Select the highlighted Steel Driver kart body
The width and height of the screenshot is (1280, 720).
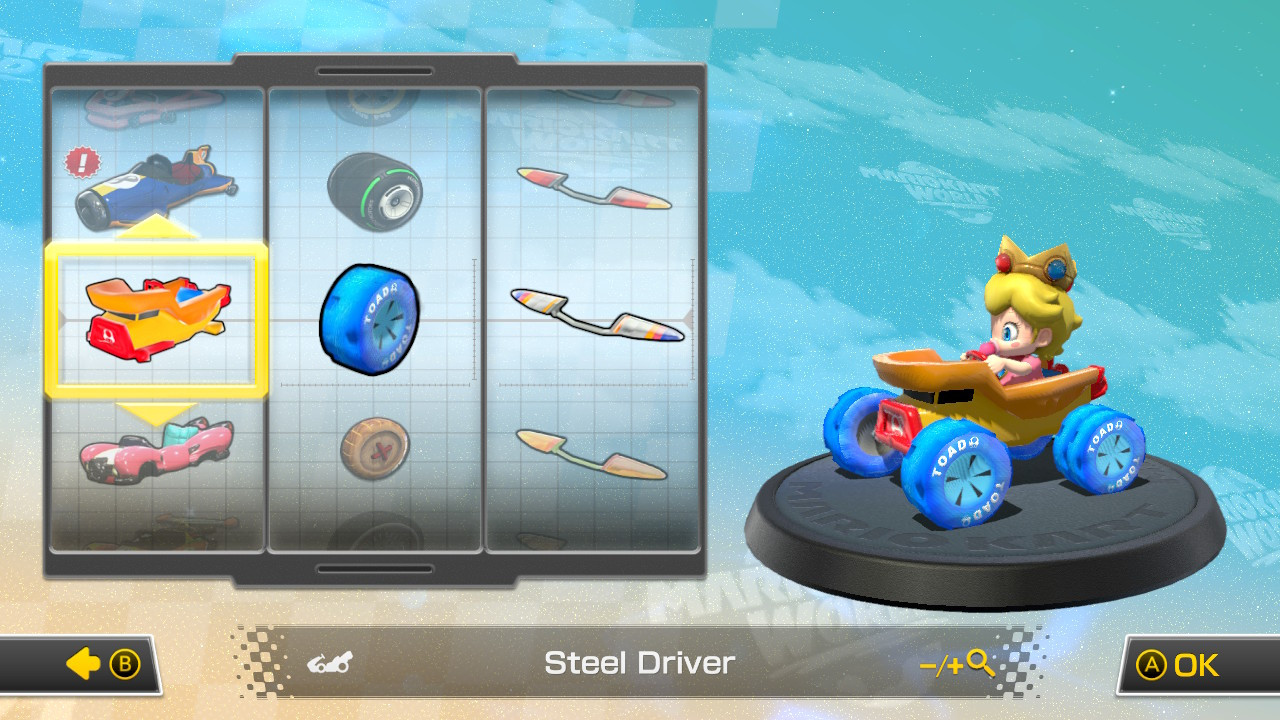click(x=156, y=320)
